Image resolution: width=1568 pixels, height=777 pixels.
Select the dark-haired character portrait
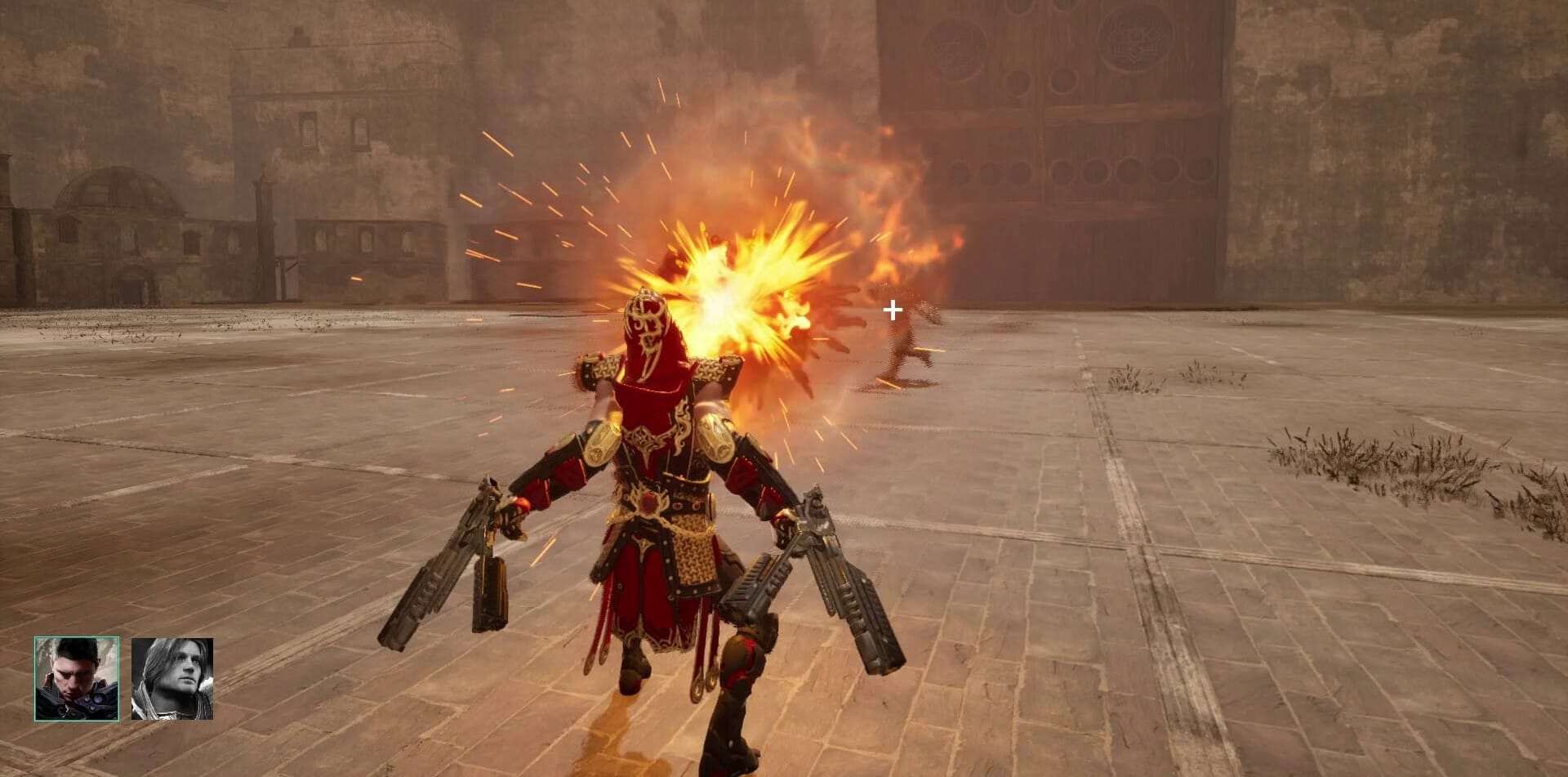coord(77,679)
